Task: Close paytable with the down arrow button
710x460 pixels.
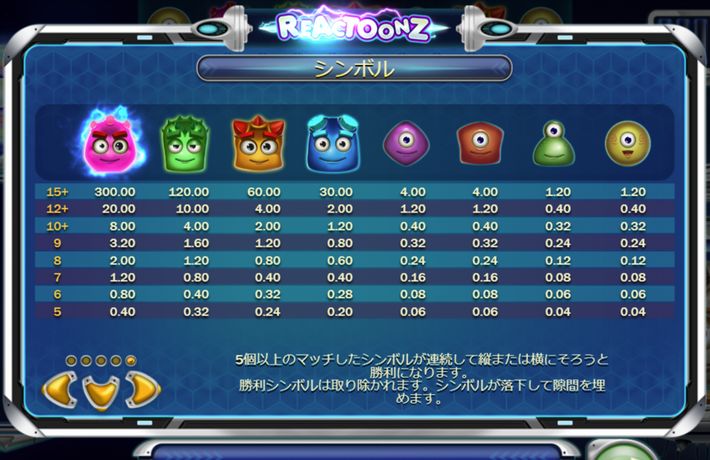Action: point(100,391)
